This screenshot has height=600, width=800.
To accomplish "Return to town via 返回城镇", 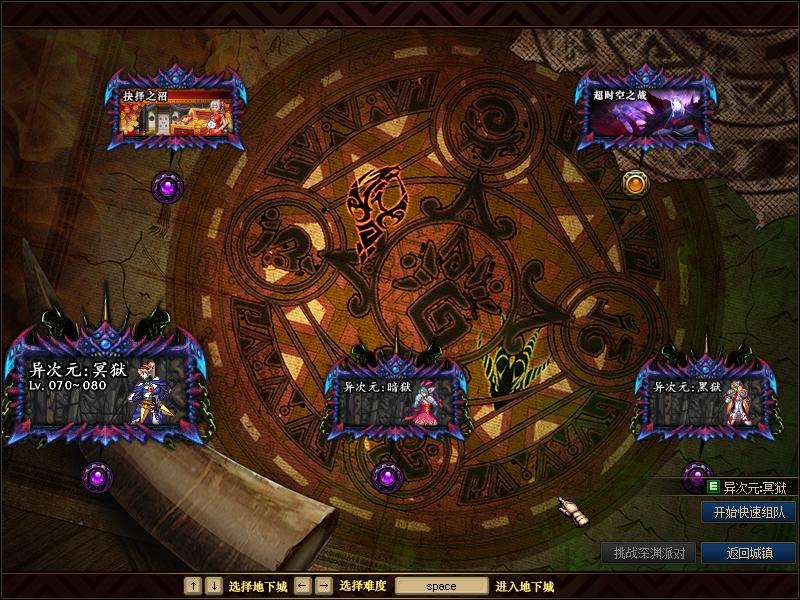I will (748, 553).
